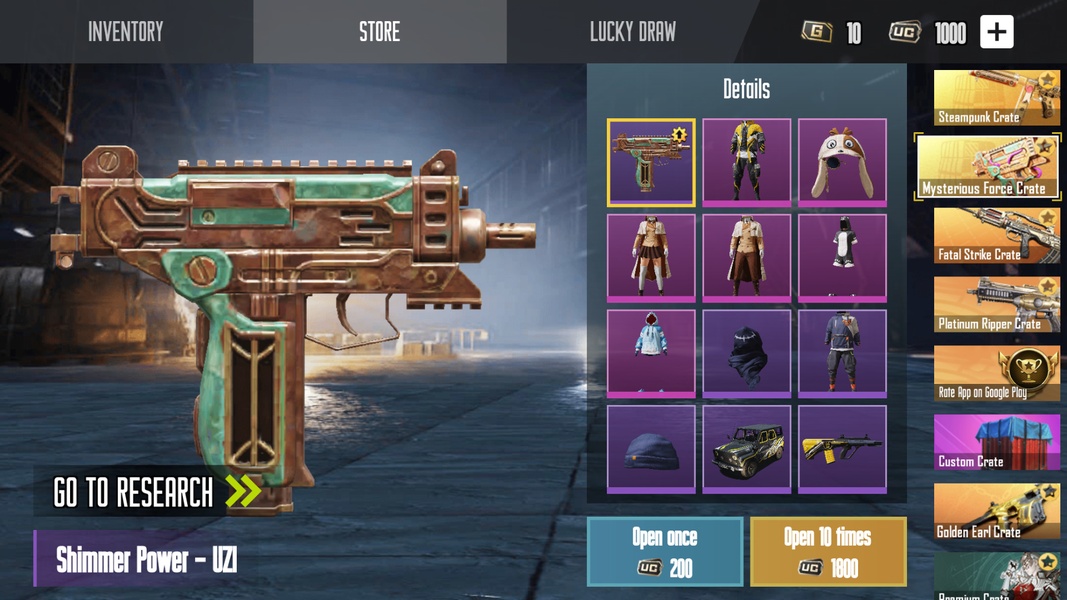Image resolution: width=1067 pixels, height=600 pixels.
Task: Choose Open 10 times for 1800 UC
Action: pyautogui.click(x=828, y=551)
